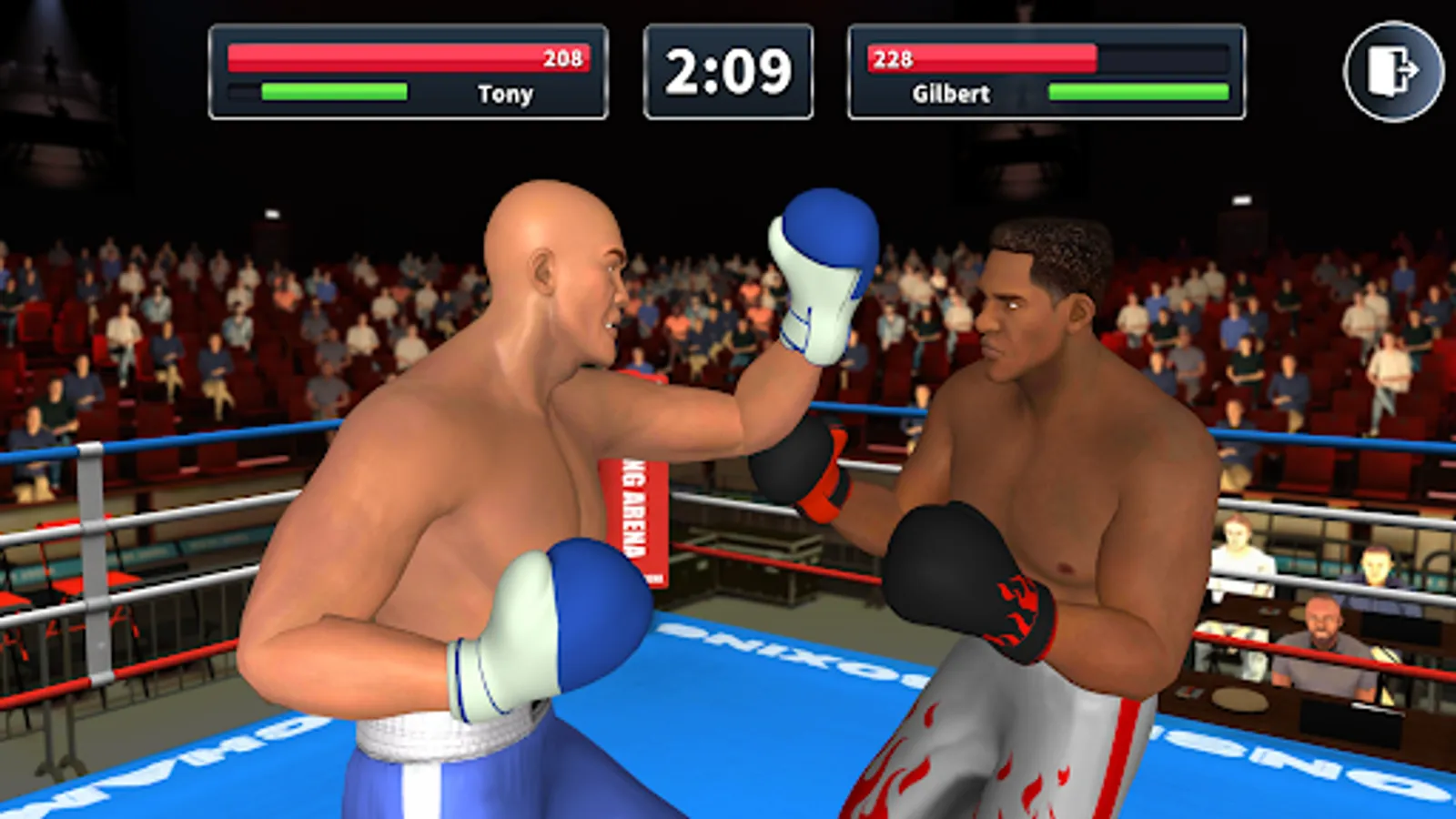Open Tony's fighter info panel

pyautogui.click(x=409, y=73)
